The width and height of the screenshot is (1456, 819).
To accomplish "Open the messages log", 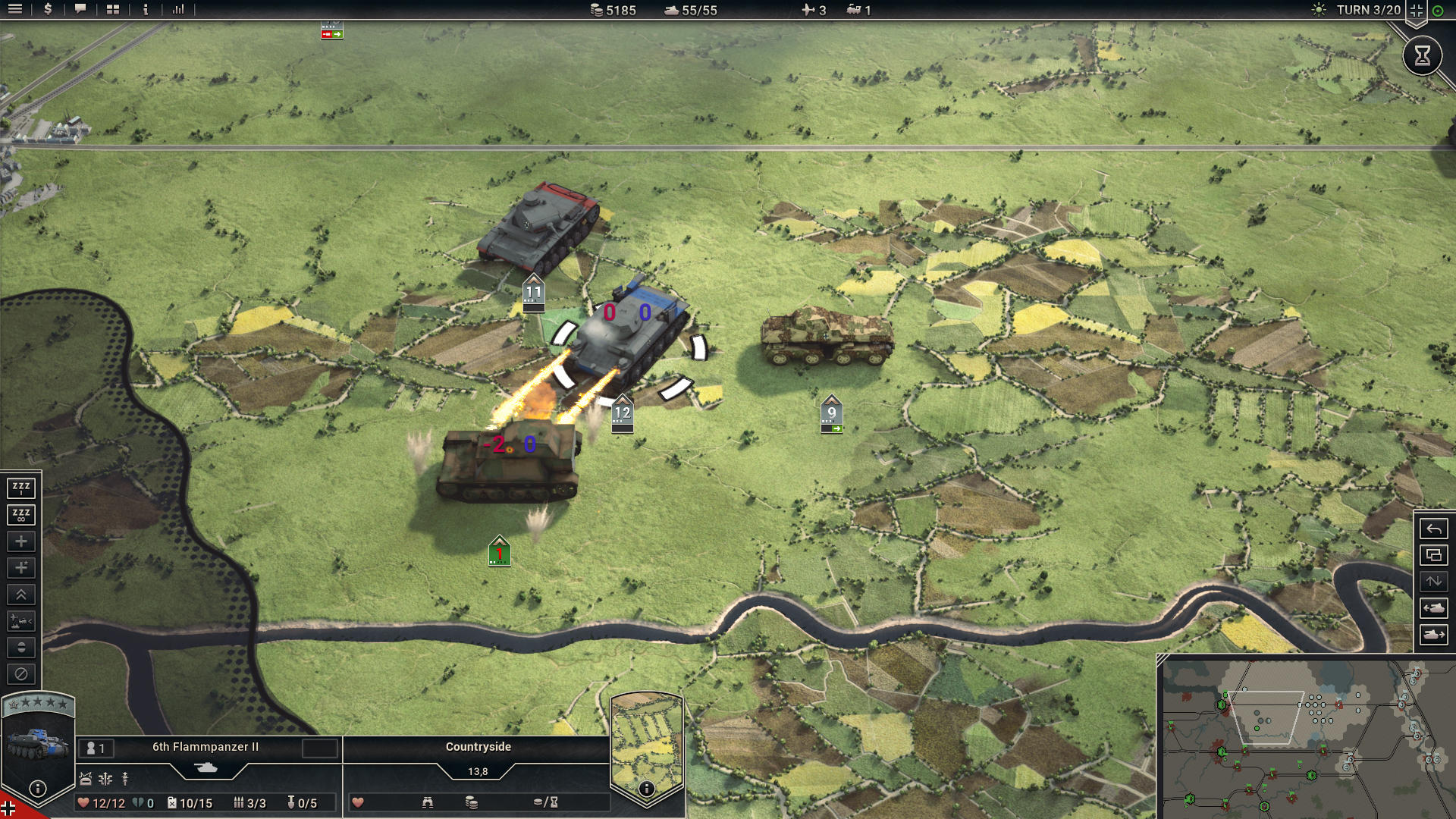I will [x=80, y=11].
